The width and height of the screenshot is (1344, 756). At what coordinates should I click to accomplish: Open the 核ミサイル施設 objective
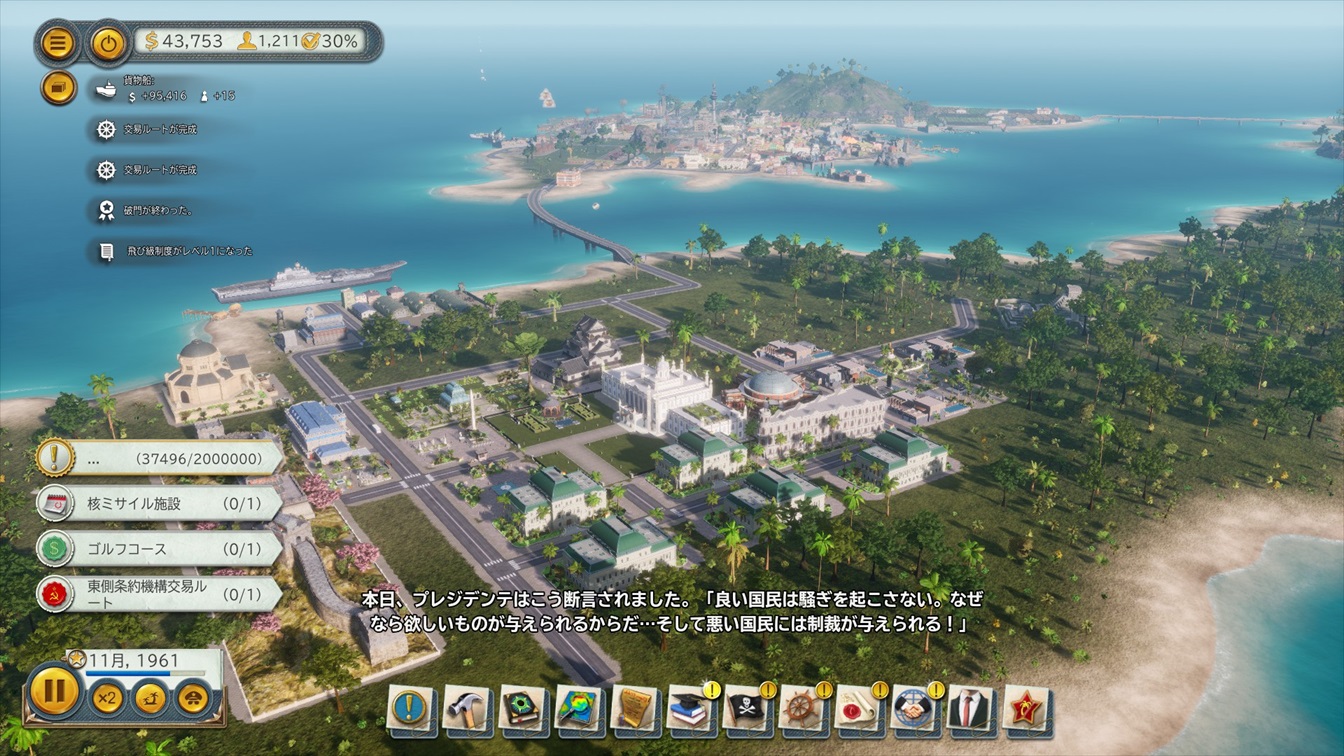click(x=160, y=503)
